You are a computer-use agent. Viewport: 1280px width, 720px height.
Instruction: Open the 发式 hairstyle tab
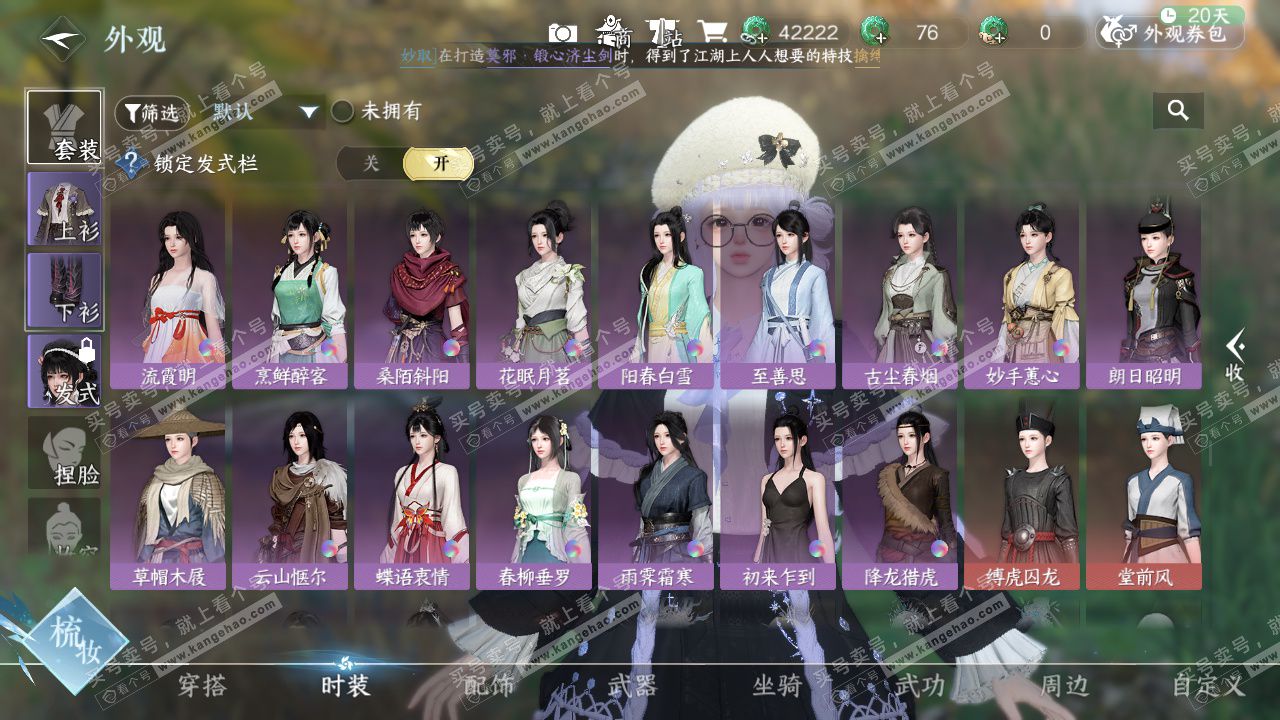[x=64, y=371]
